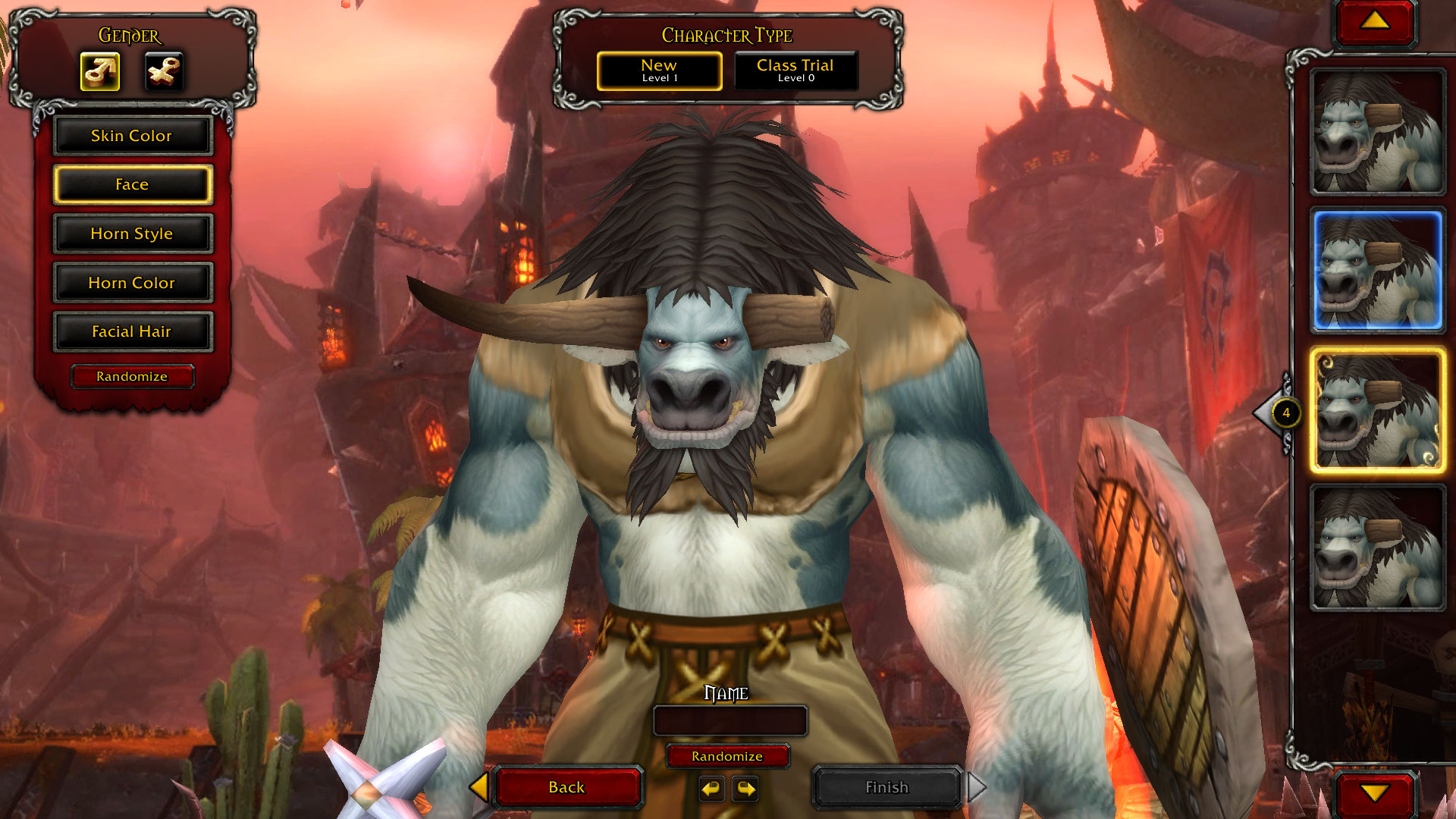Rotate the character right
The height and width of the screenshot is (819, 1456).
click(746, 789)
